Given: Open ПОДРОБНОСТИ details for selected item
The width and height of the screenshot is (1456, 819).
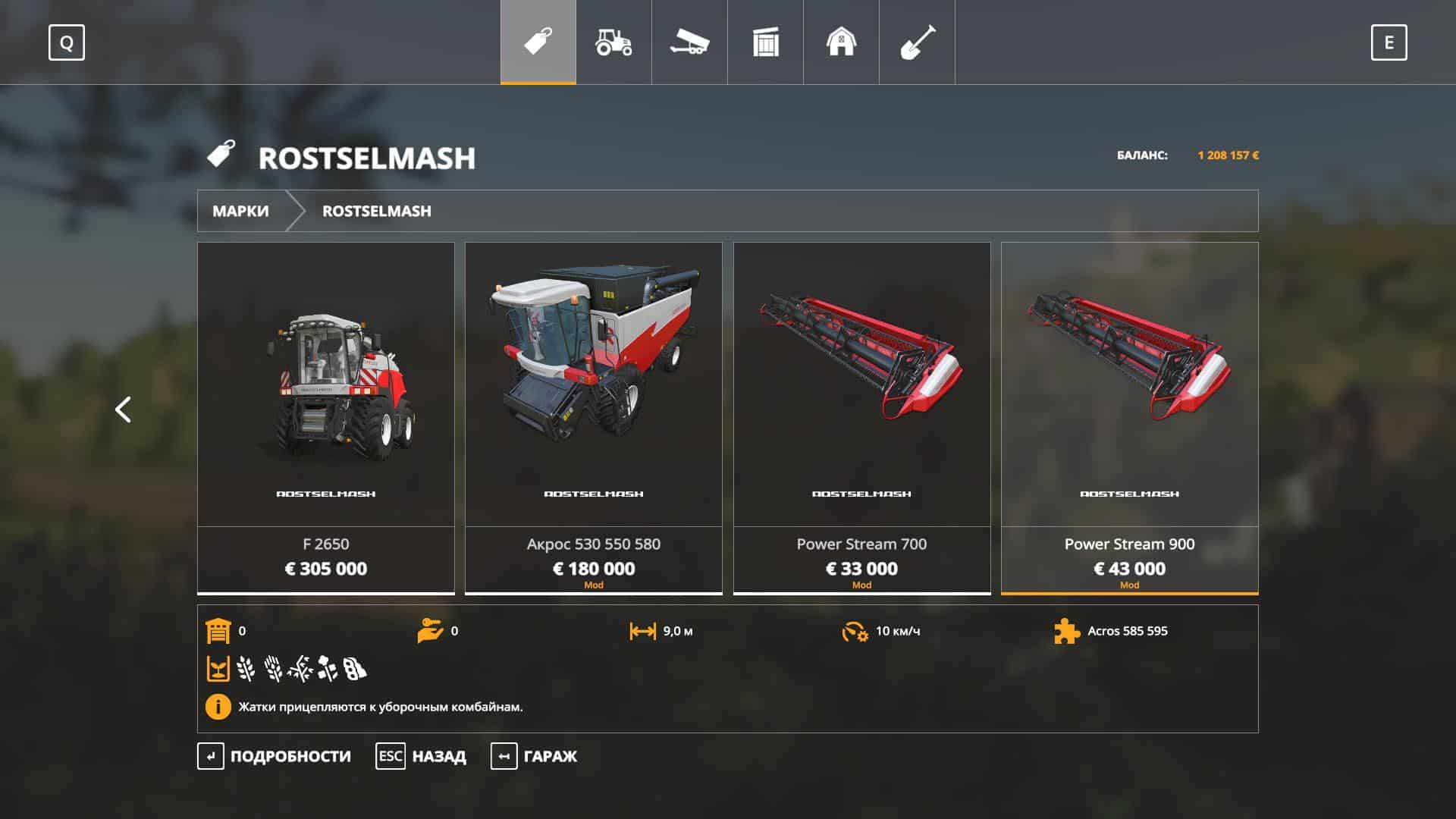Looking at the screenshot, I should (x=275, y=756).
